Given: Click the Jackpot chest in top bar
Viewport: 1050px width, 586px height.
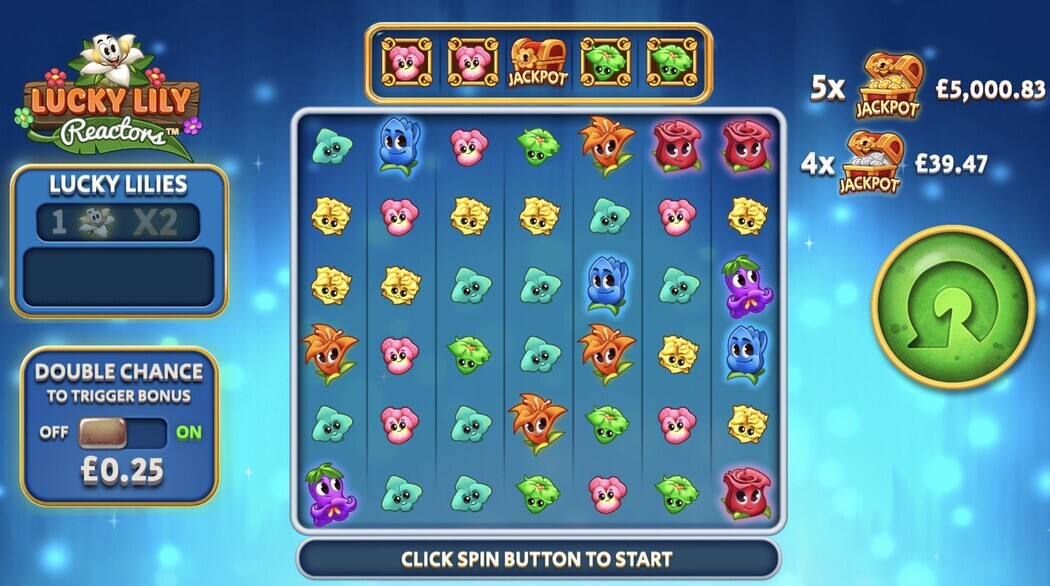Looking at the screenshot, I should [x=538, y=62].
